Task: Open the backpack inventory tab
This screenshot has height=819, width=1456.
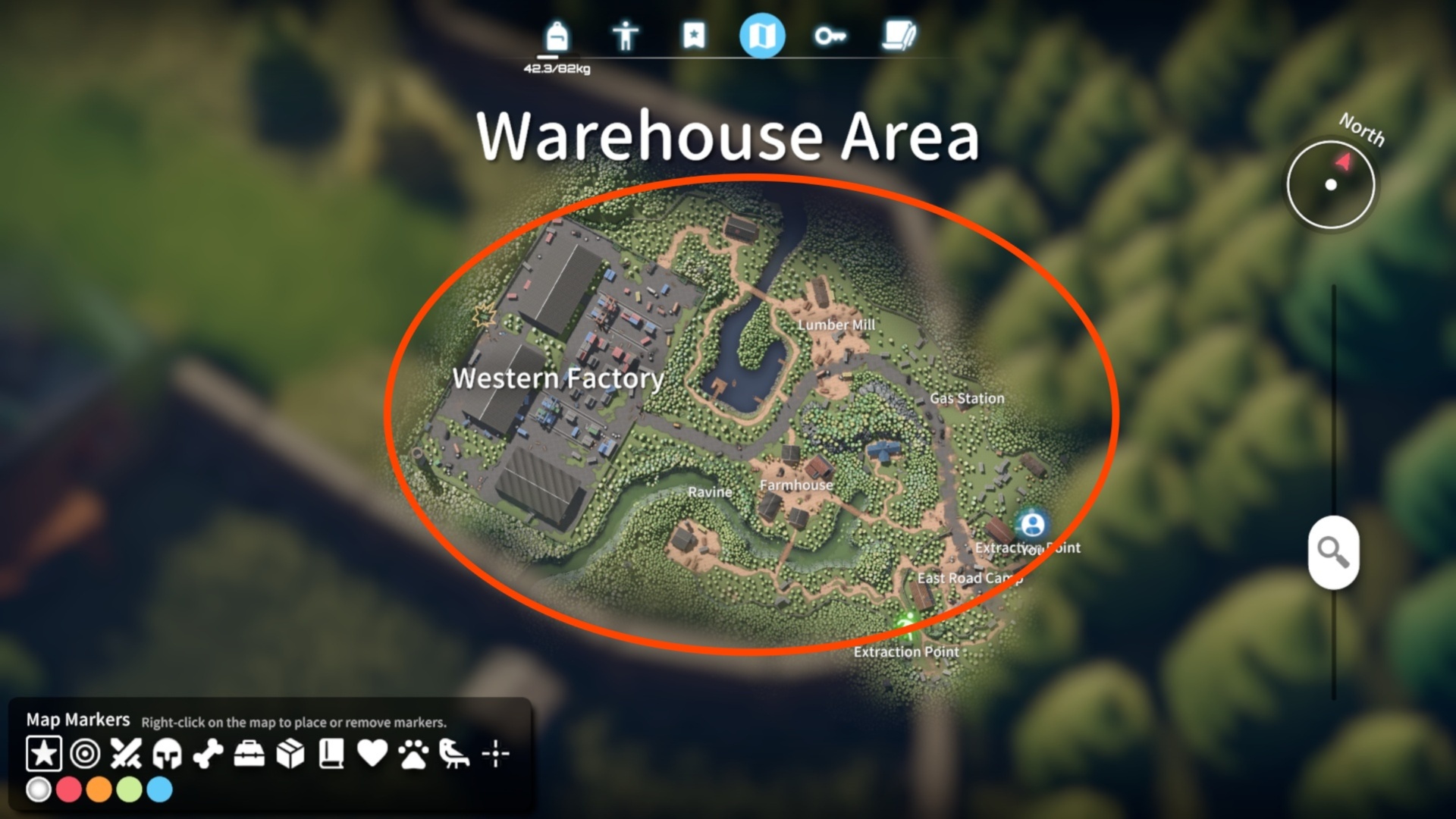Action: pos(557,36)
